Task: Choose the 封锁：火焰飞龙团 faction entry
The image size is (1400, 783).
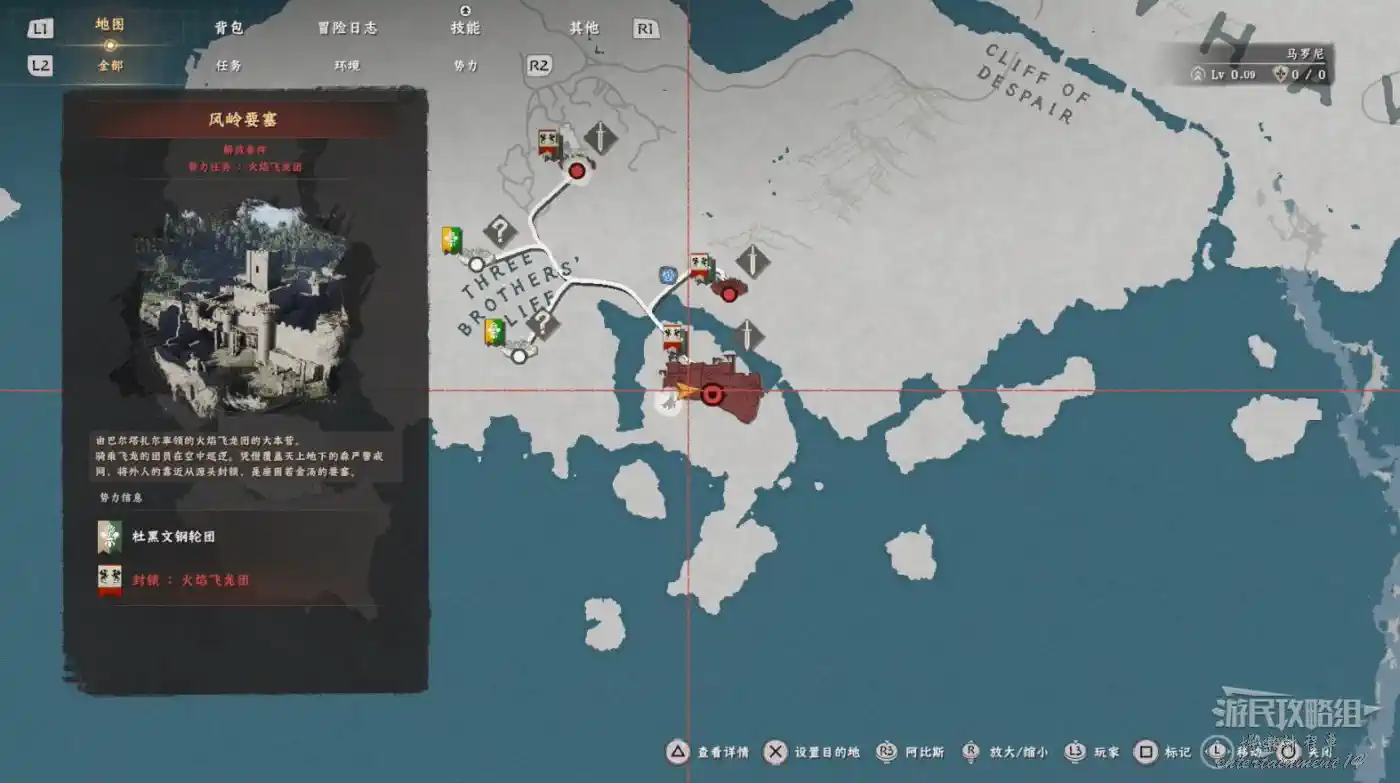Action: coord(190,580)
